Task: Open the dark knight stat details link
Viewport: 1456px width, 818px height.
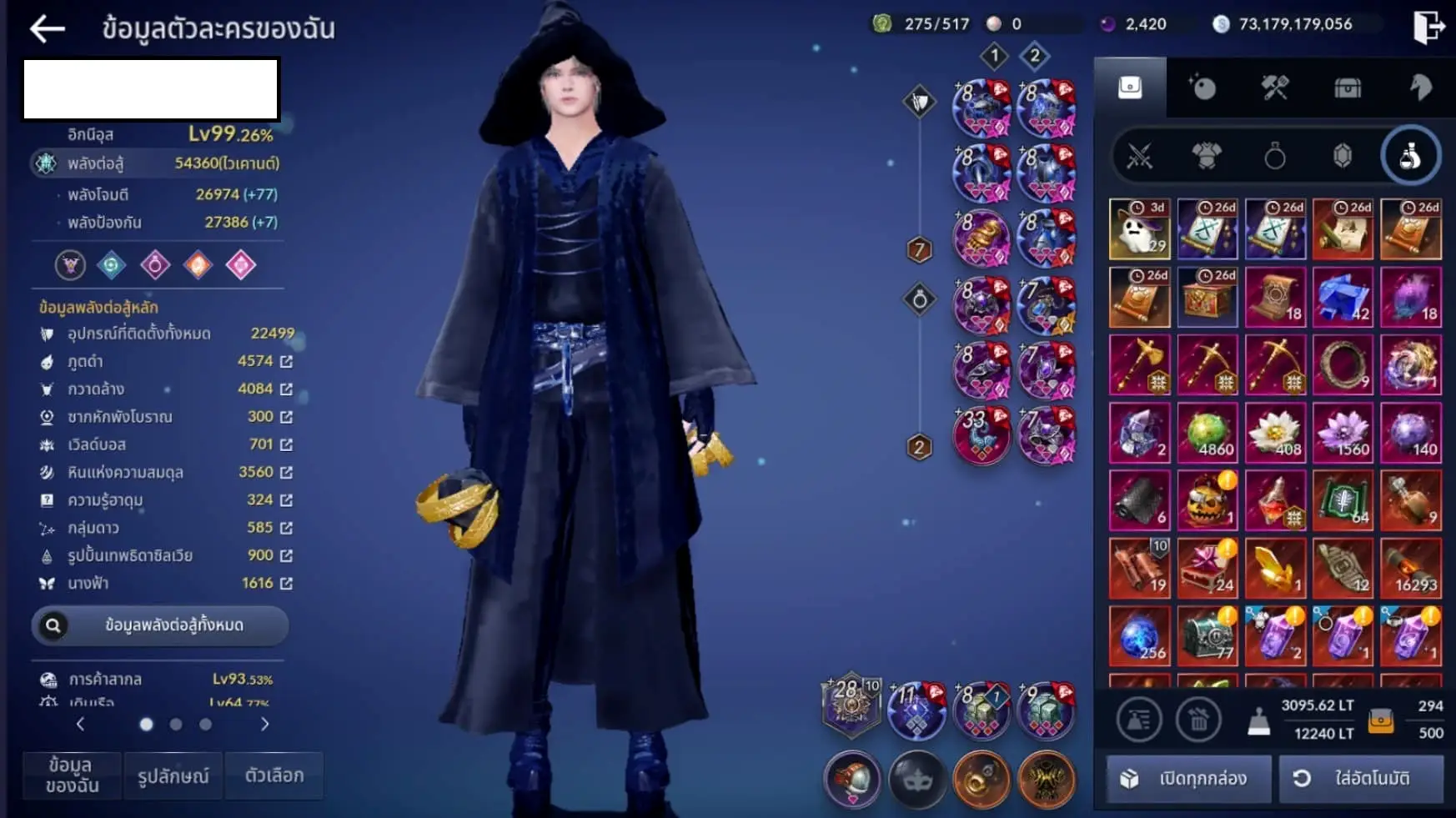Action: (286, 361)
